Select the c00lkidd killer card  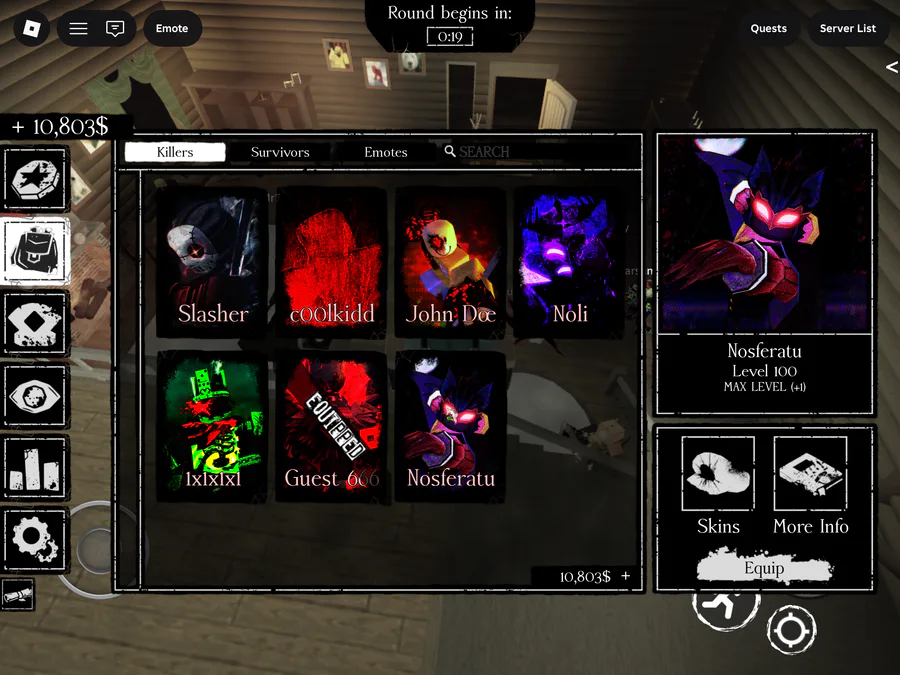(331, 262)
